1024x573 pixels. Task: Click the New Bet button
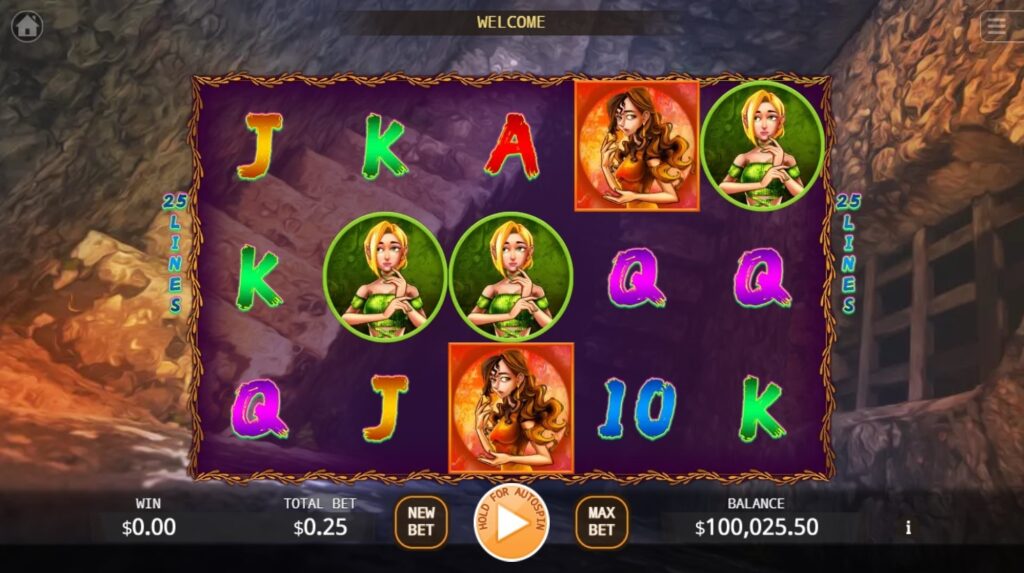click(421, 522)
